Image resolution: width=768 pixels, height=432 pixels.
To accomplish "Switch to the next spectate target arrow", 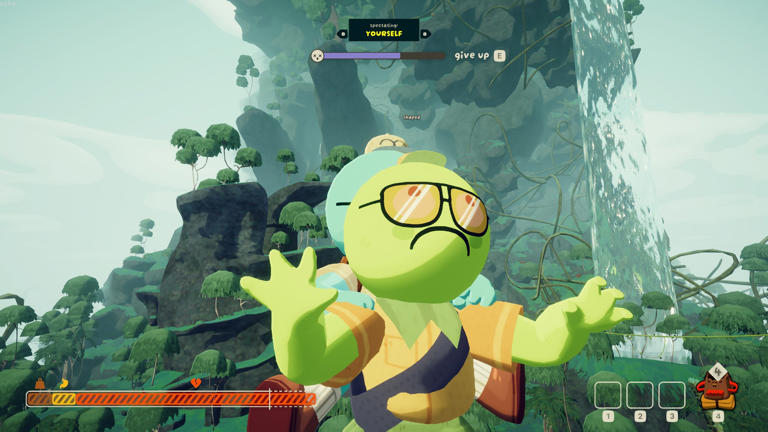I will 425,34.
